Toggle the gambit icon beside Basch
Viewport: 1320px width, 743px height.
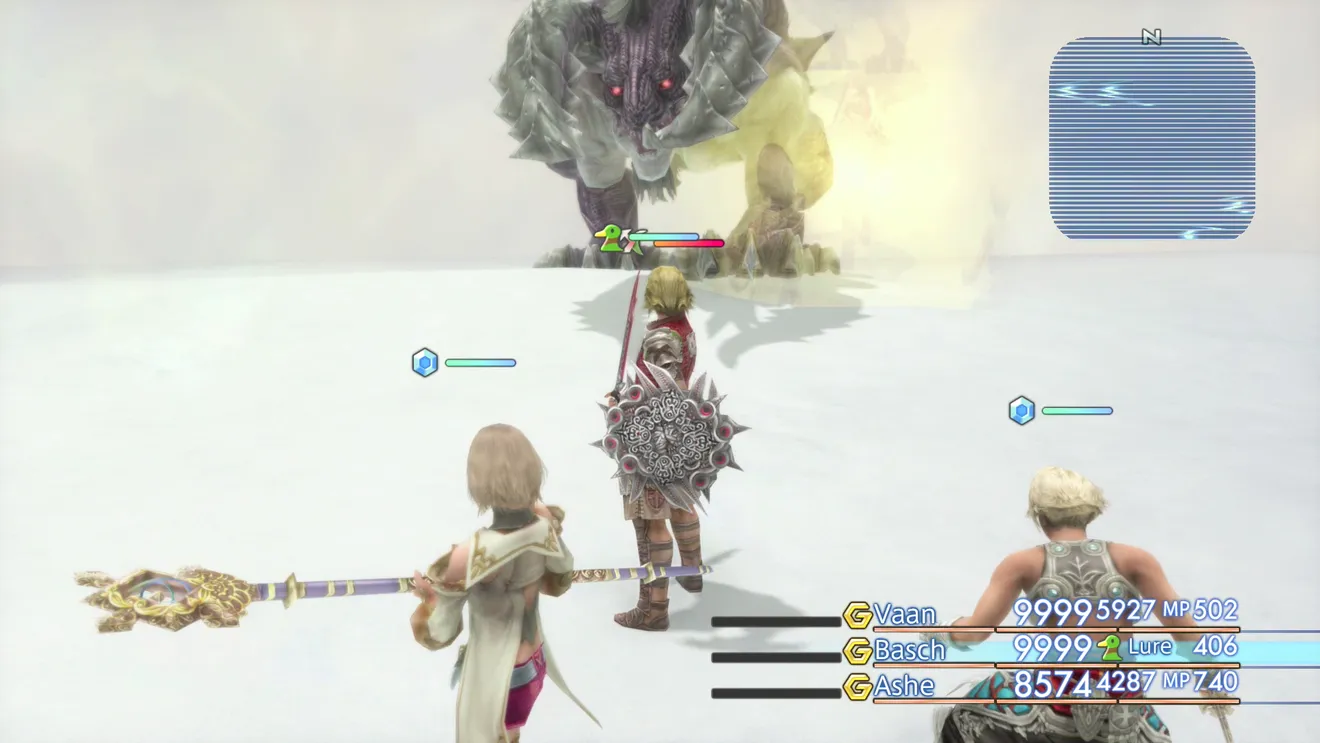pos(857,650)
